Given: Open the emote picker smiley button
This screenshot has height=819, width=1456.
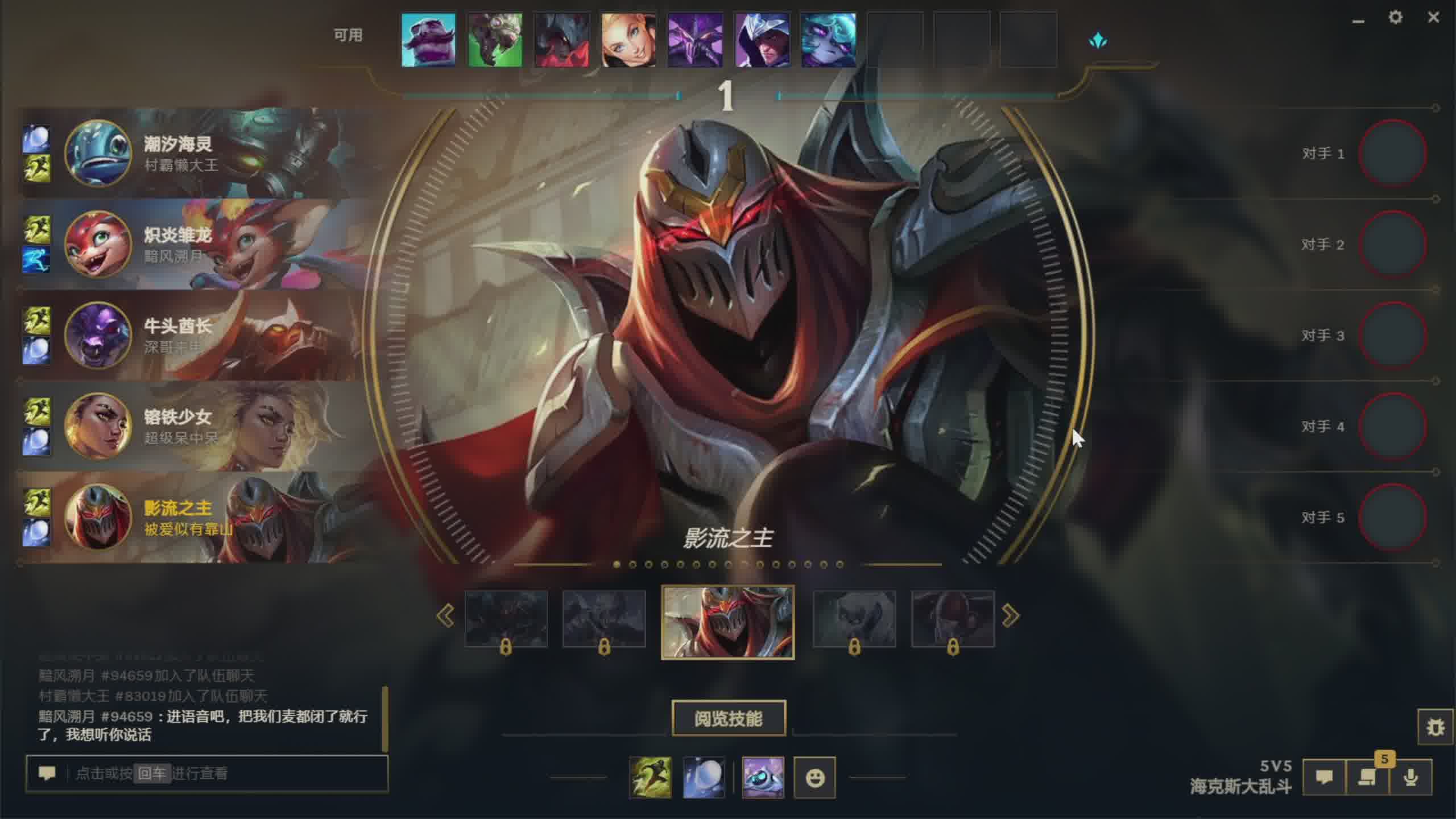Looking at the screenshot, I should tap(814, 777).
